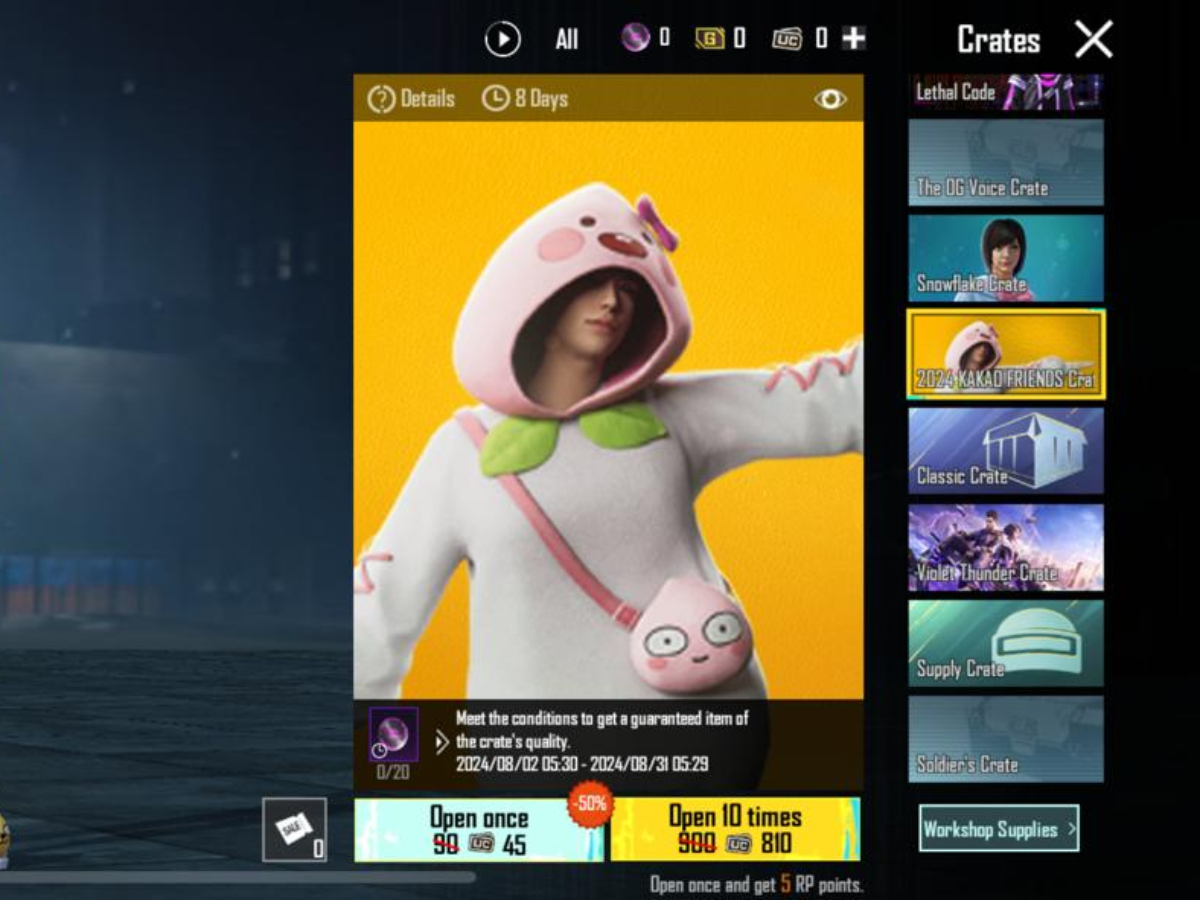Toggle the eye preview icon
1200x900 pixels.
click(830, 99)
